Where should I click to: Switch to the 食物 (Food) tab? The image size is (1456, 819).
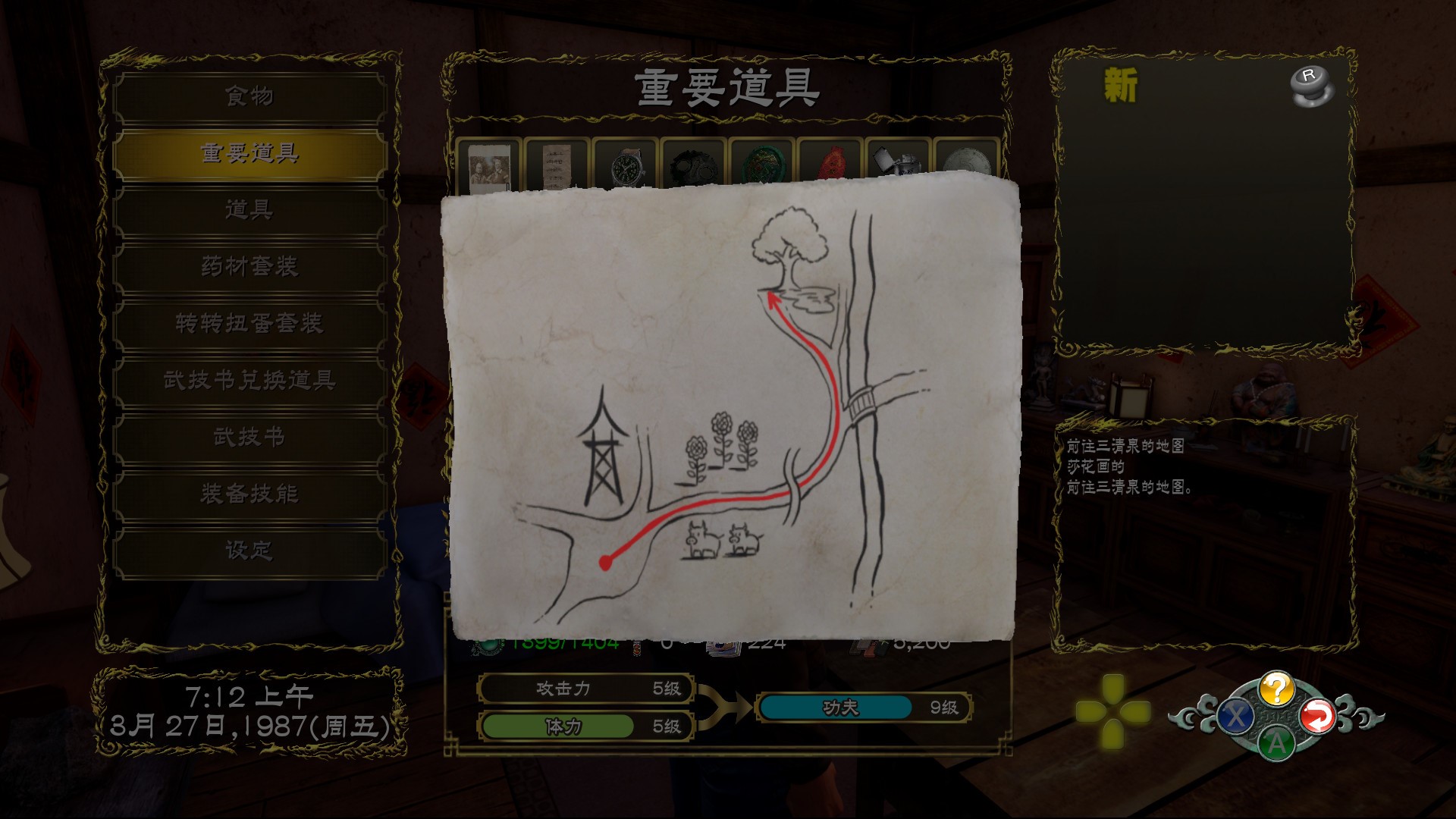[250, 95]
